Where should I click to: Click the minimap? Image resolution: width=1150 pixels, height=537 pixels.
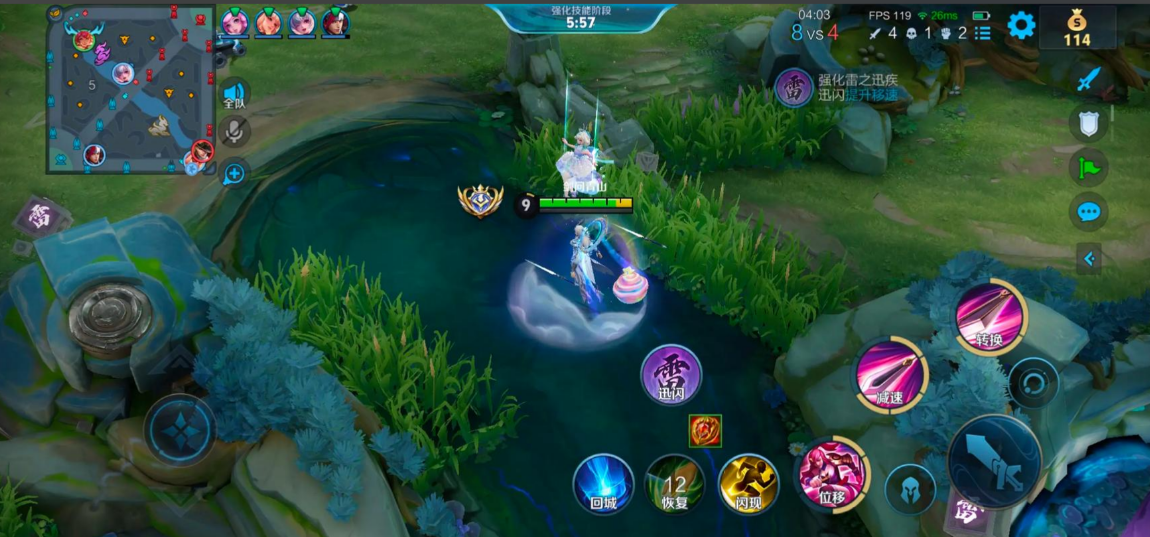click(130, 88)
